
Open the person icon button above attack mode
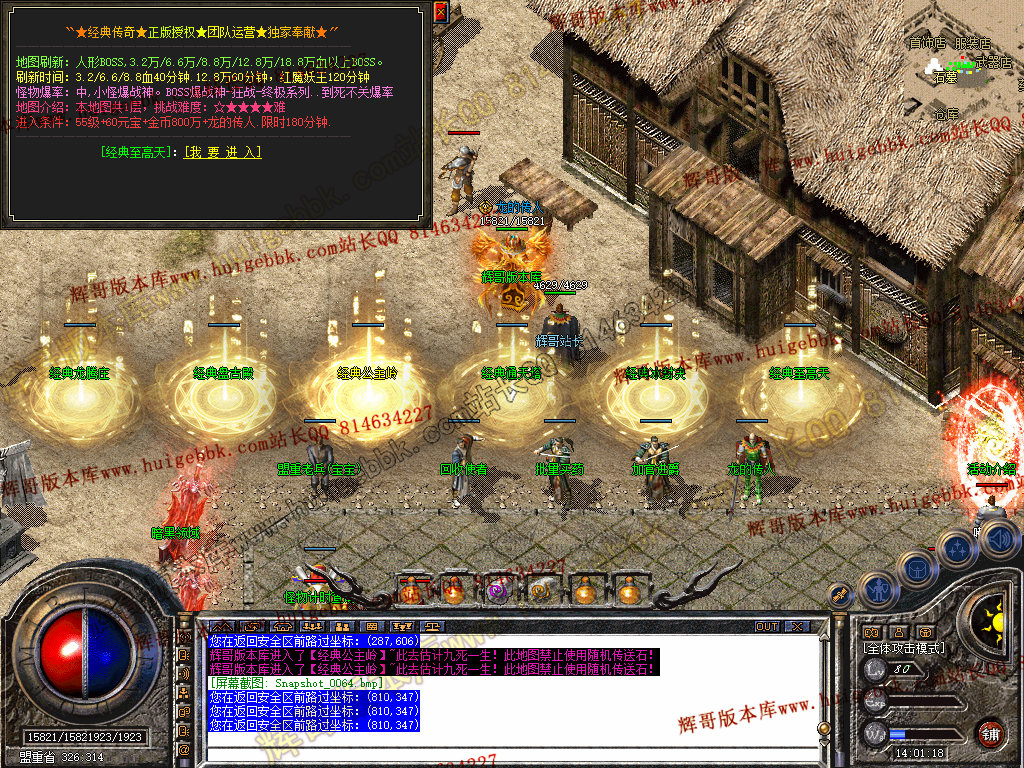point(898,631)
